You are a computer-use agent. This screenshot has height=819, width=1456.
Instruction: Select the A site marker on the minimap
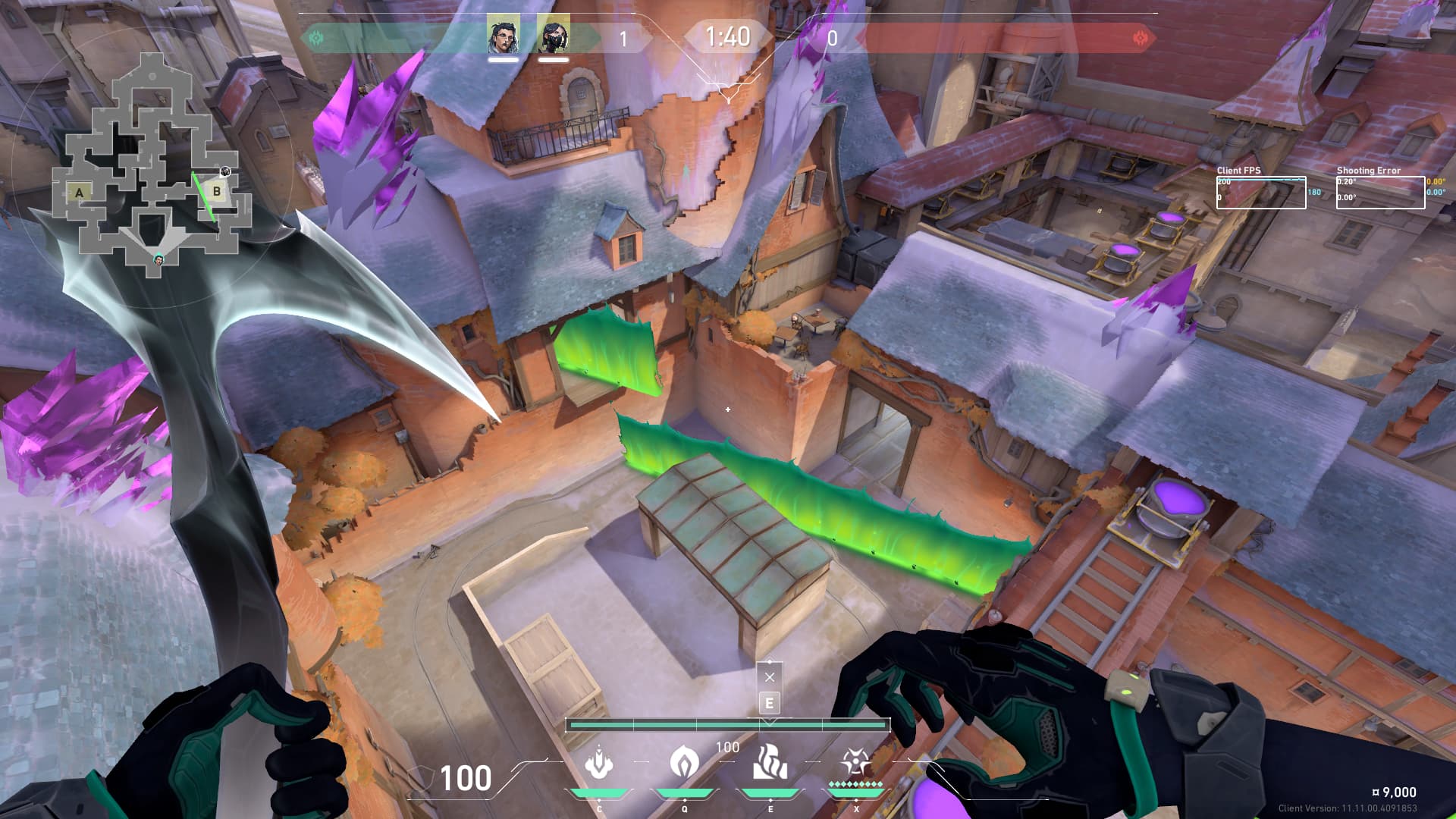(79, 193)
